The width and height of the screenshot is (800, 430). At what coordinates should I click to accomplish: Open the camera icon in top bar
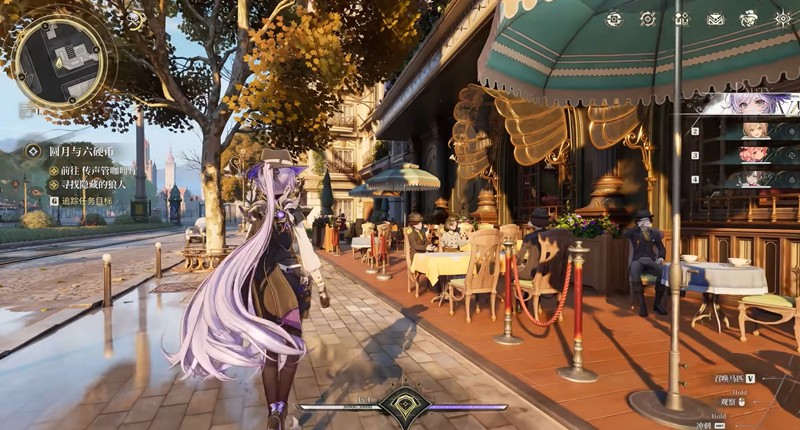point(614,18)
